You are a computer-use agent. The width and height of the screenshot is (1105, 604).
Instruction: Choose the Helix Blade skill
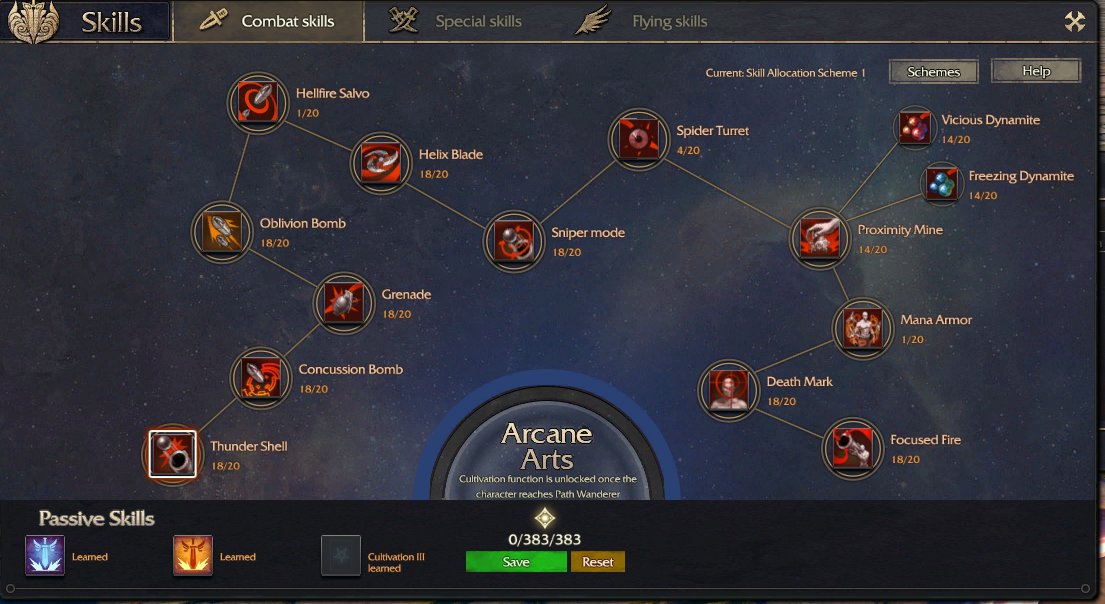click(381, 162)
